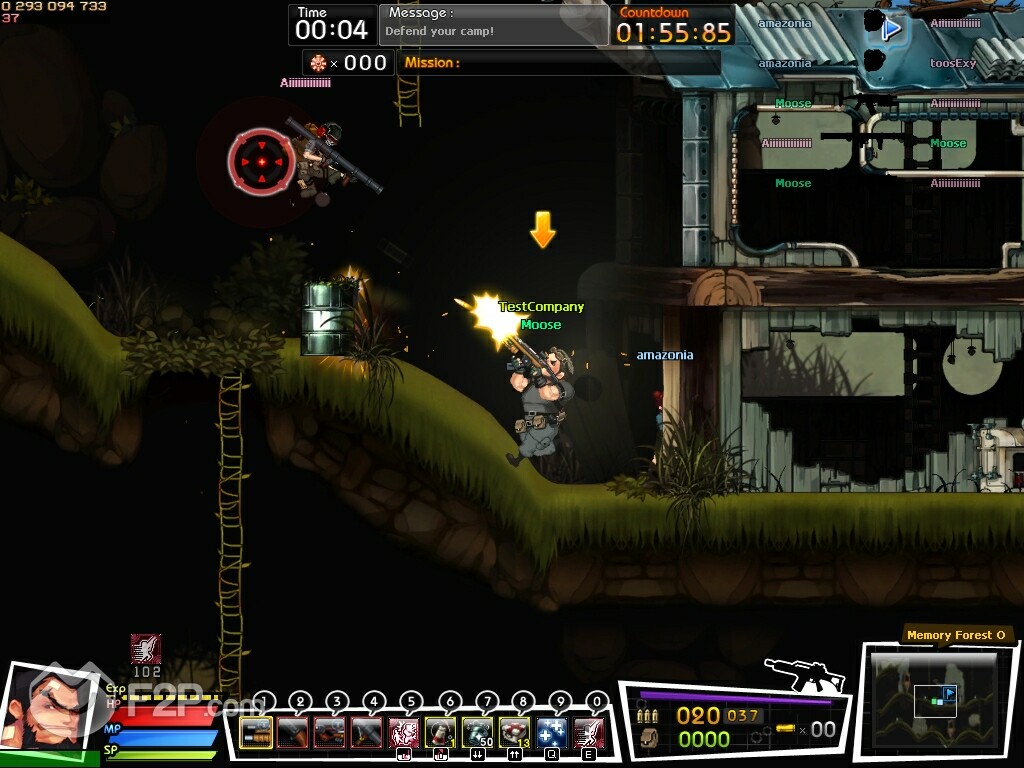This screenshot has width=1024, height=768.
Task: Use the grenade item in slot 6
Action: 440,732
